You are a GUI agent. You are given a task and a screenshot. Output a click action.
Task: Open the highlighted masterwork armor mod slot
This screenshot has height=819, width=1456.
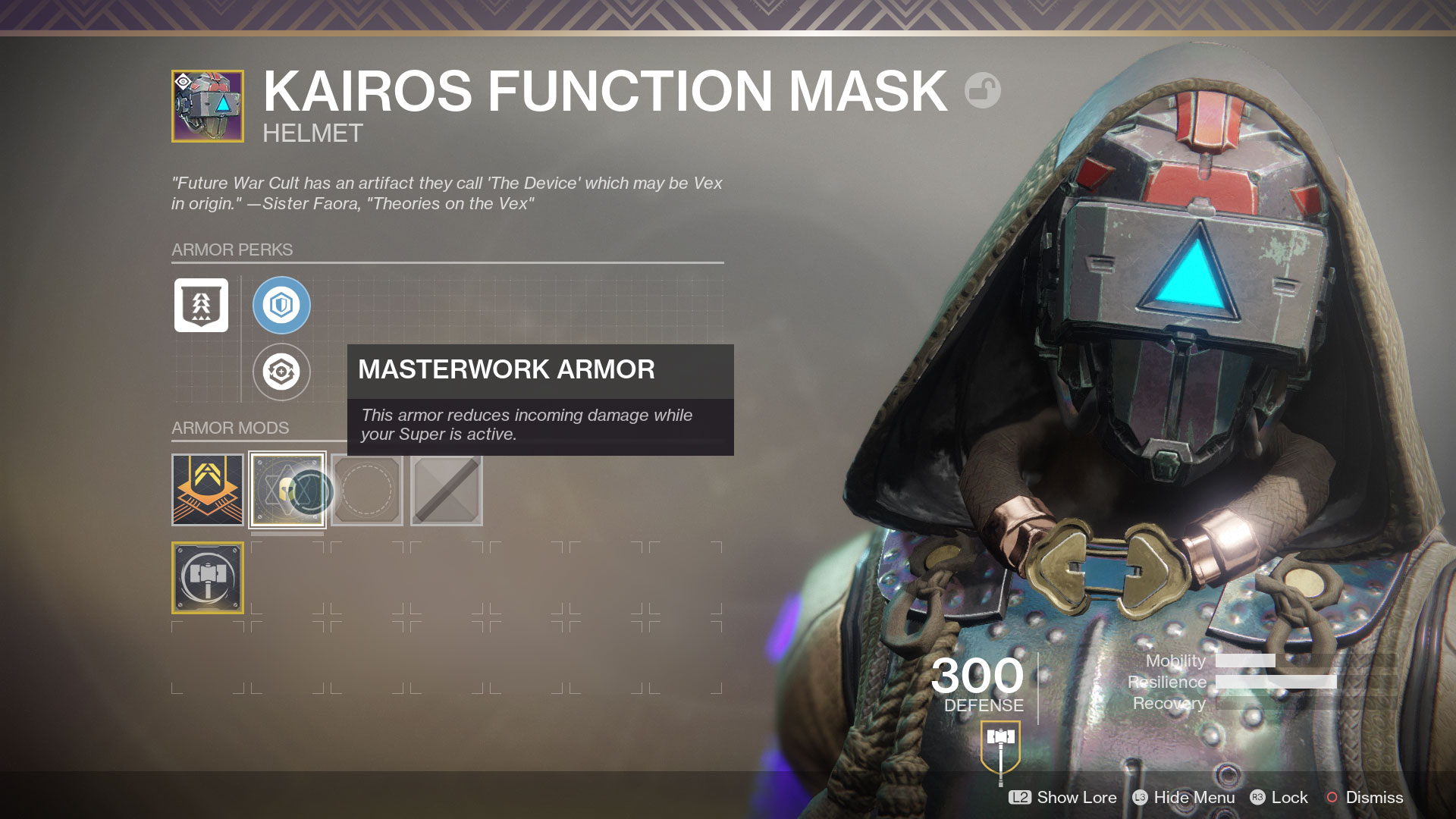tap(287, 489)
